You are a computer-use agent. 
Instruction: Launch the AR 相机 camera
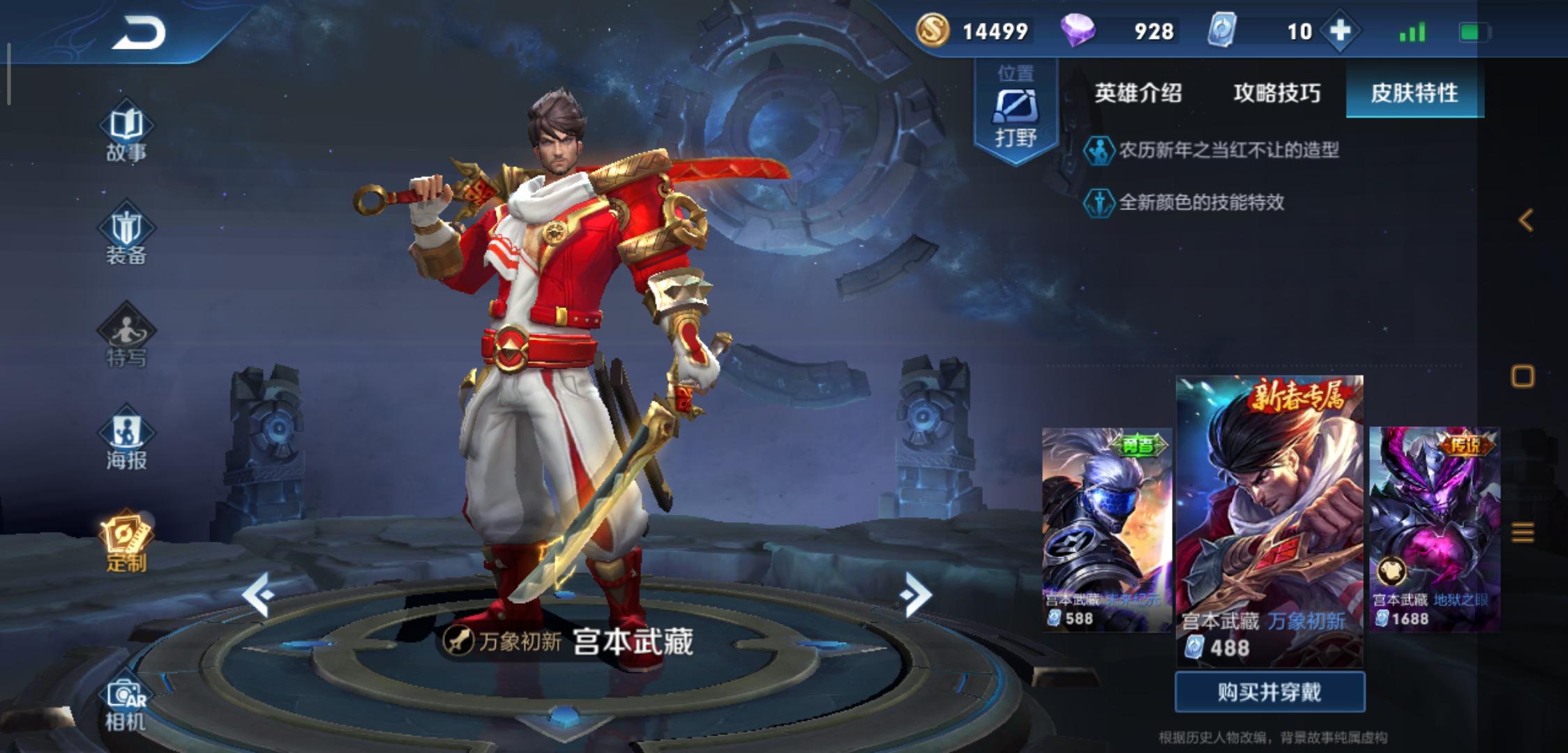[126, 704]
